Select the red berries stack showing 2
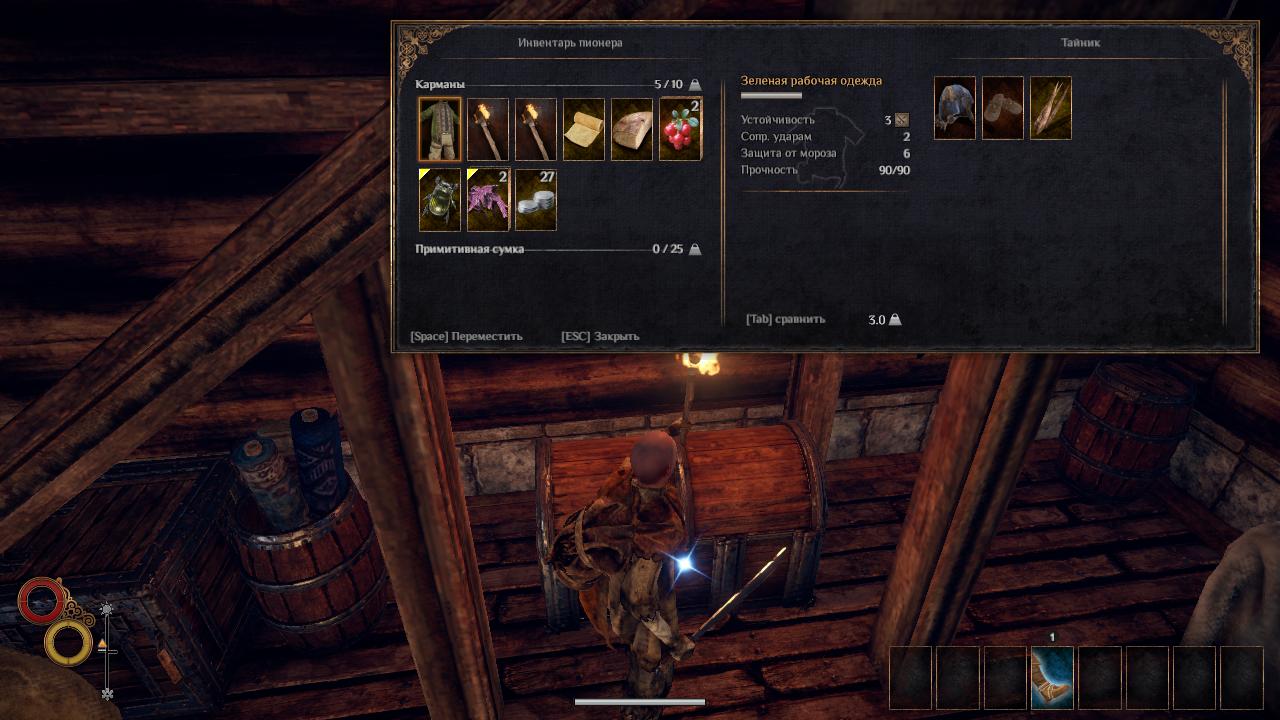The image size is (1280, 720). click(679, 128)
